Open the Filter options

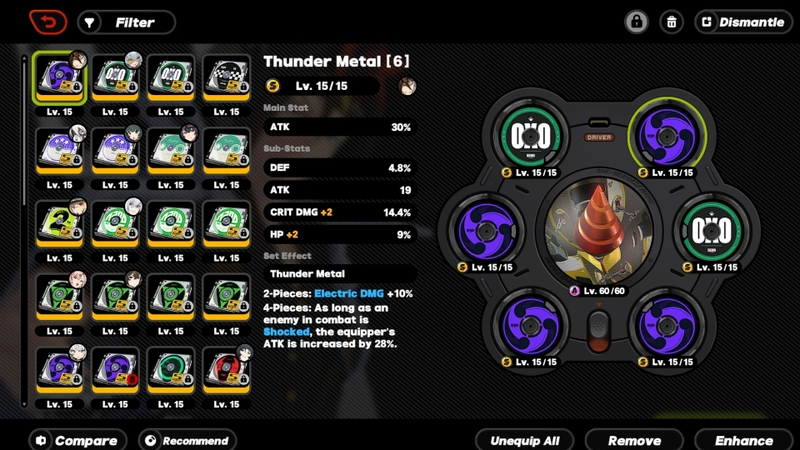pyautogui.click(x=126, y=22)
